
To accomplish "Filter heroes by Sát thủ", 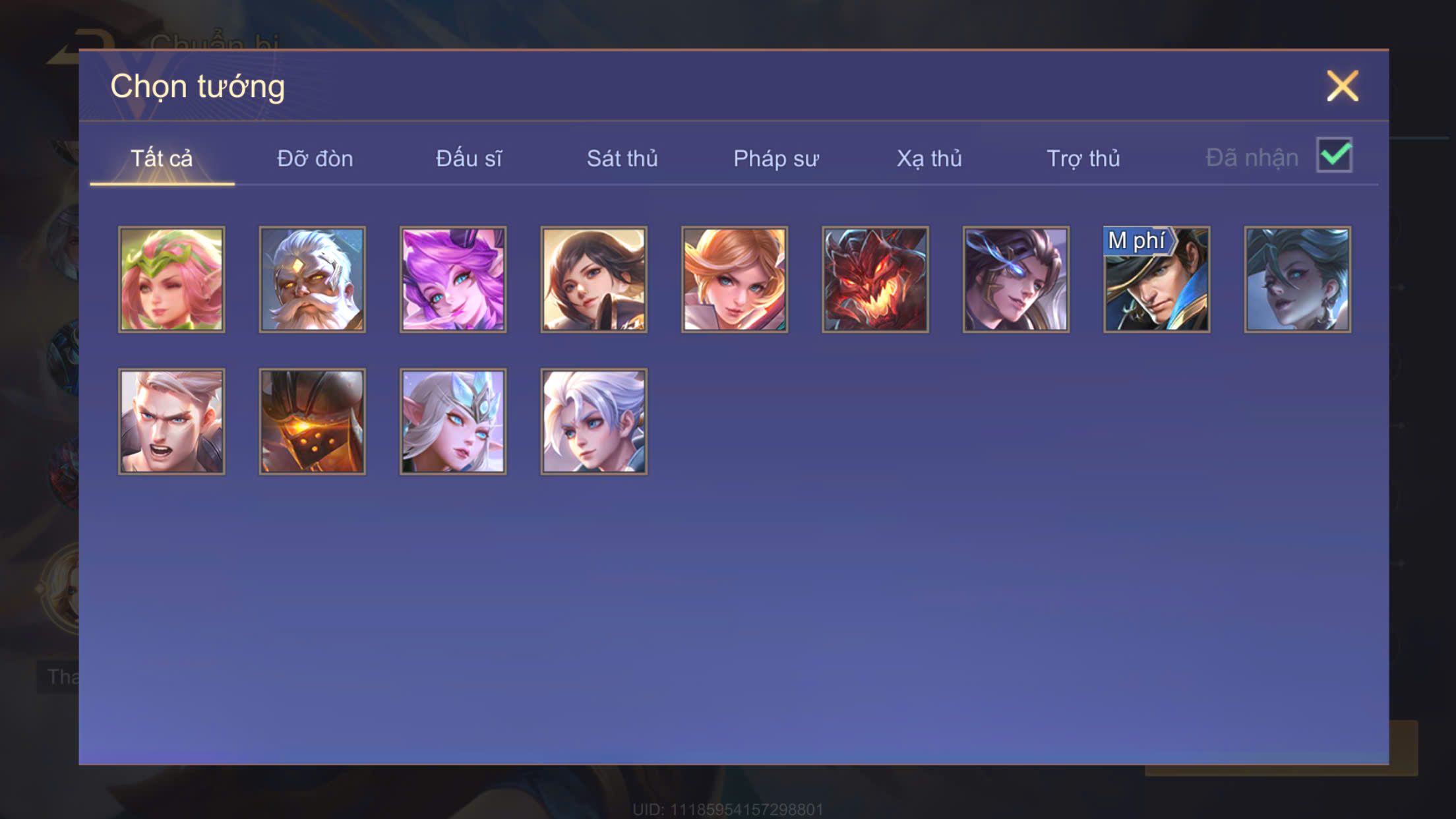I will click(622, 159).
